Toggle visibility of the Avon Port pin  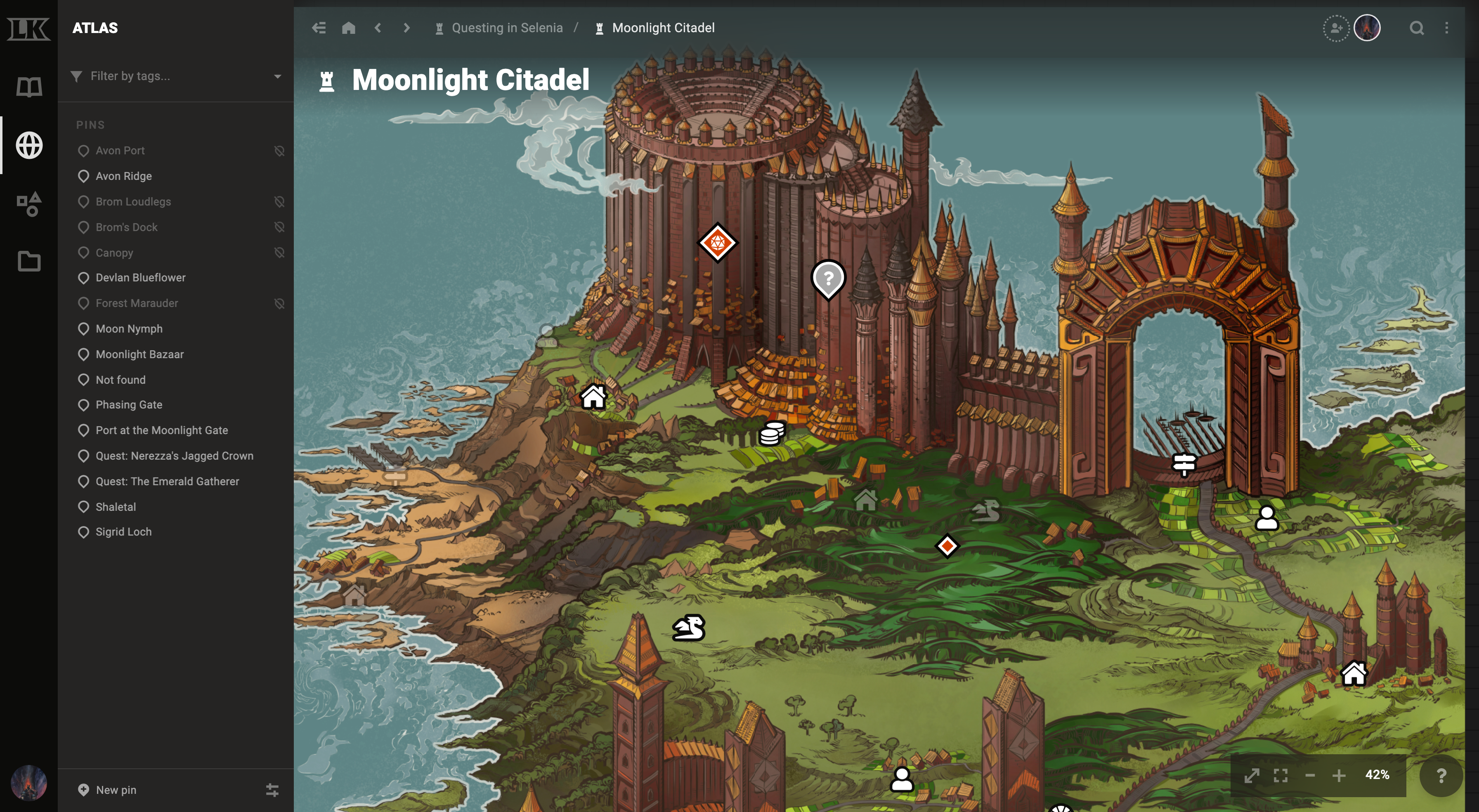[280, 151]
